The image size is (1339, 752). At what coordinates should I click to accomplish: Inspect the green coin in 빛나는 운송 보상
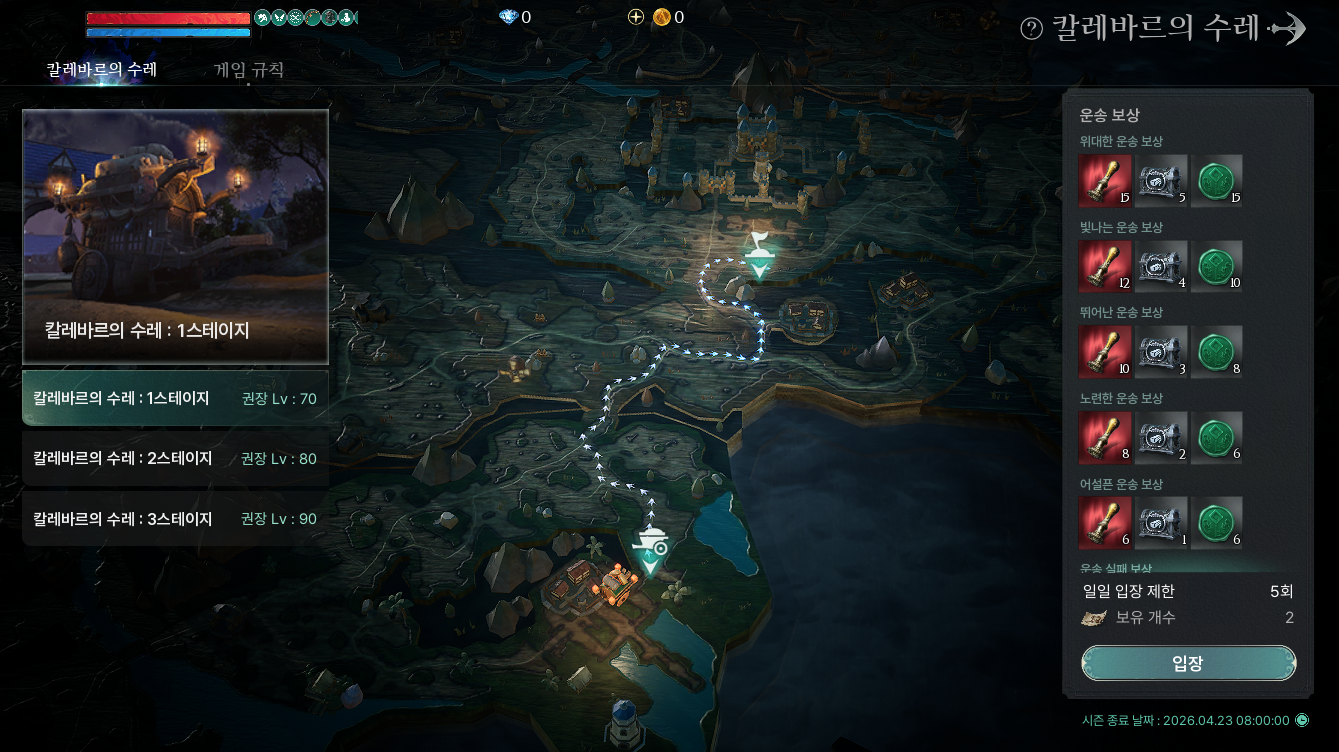coord(1217,266)
